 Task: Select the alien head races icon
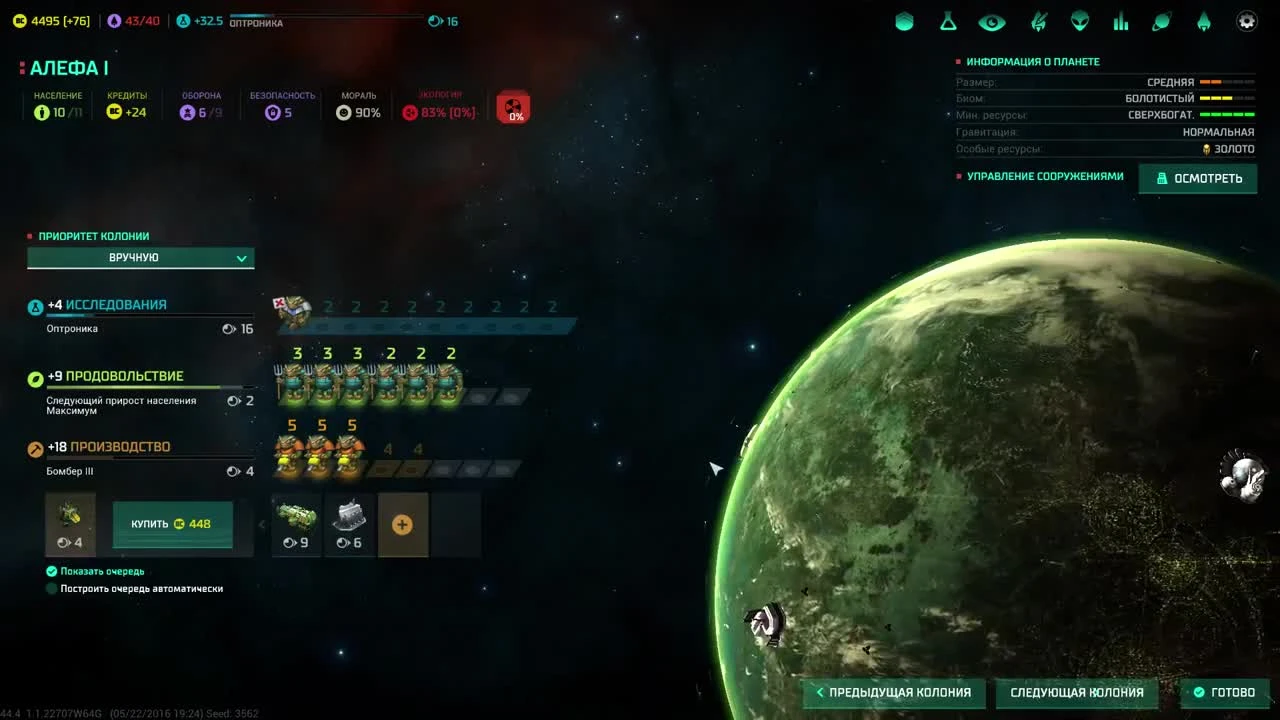pyautogui.click(x=1077, y=21)
